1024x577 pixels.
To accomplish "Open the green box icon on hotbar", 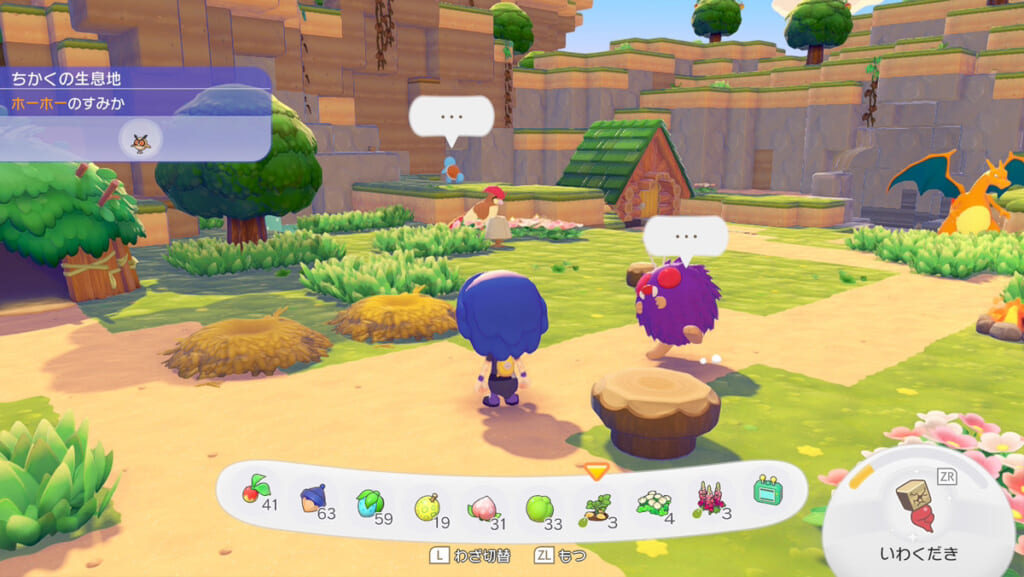I will (768, 490).
